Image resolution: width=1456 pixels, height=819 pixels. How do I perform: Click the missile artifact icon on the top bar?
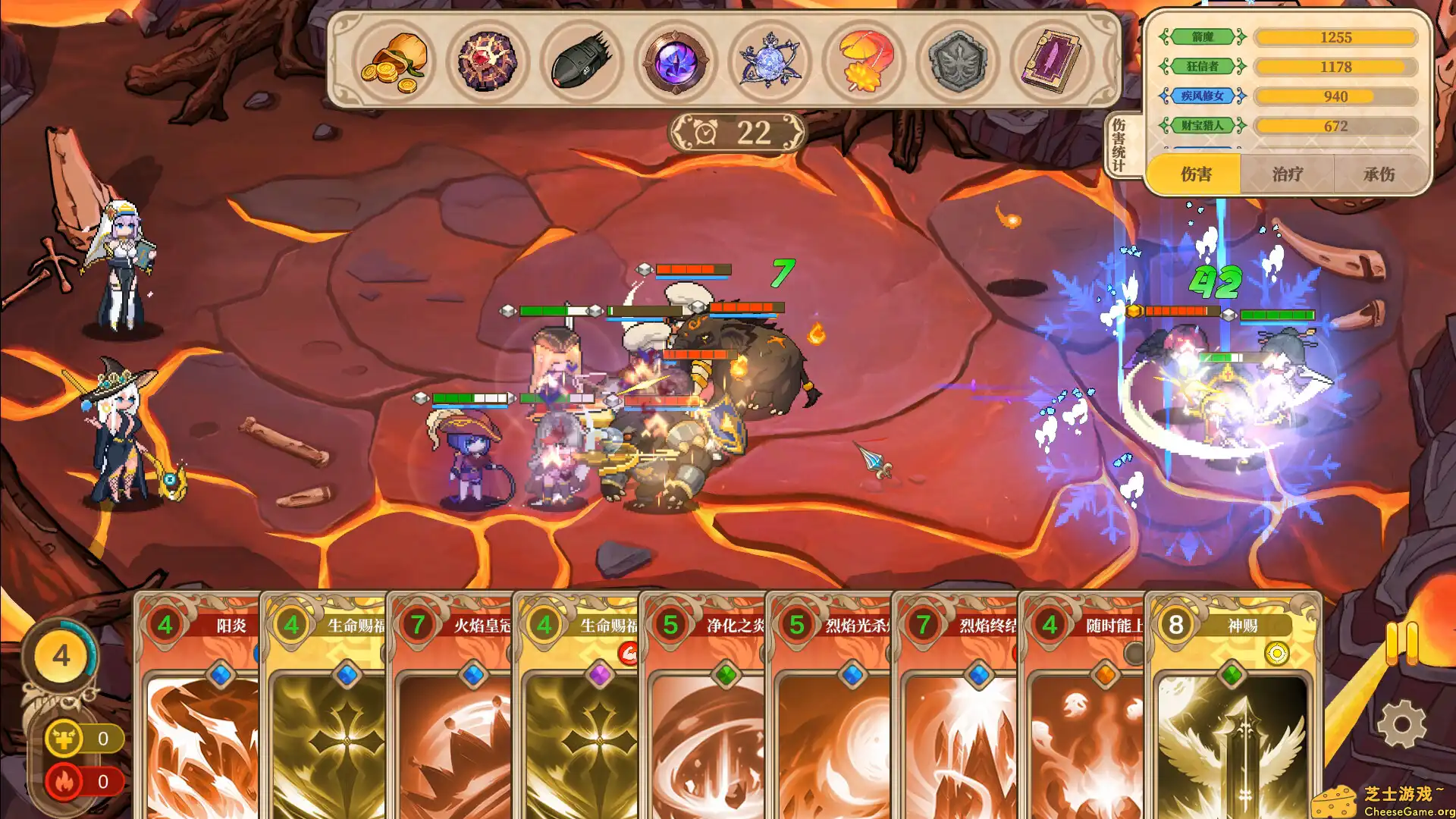click(x=582, y=62)
